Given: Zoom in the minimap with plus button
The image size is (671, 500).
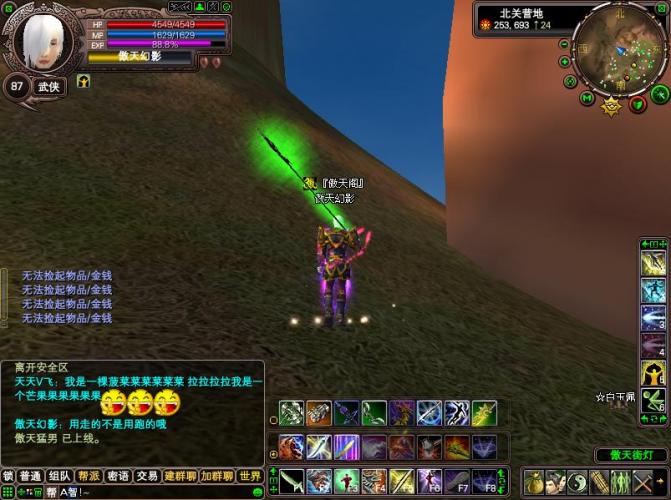Looking at the screenshot, I should click(566, 62).
